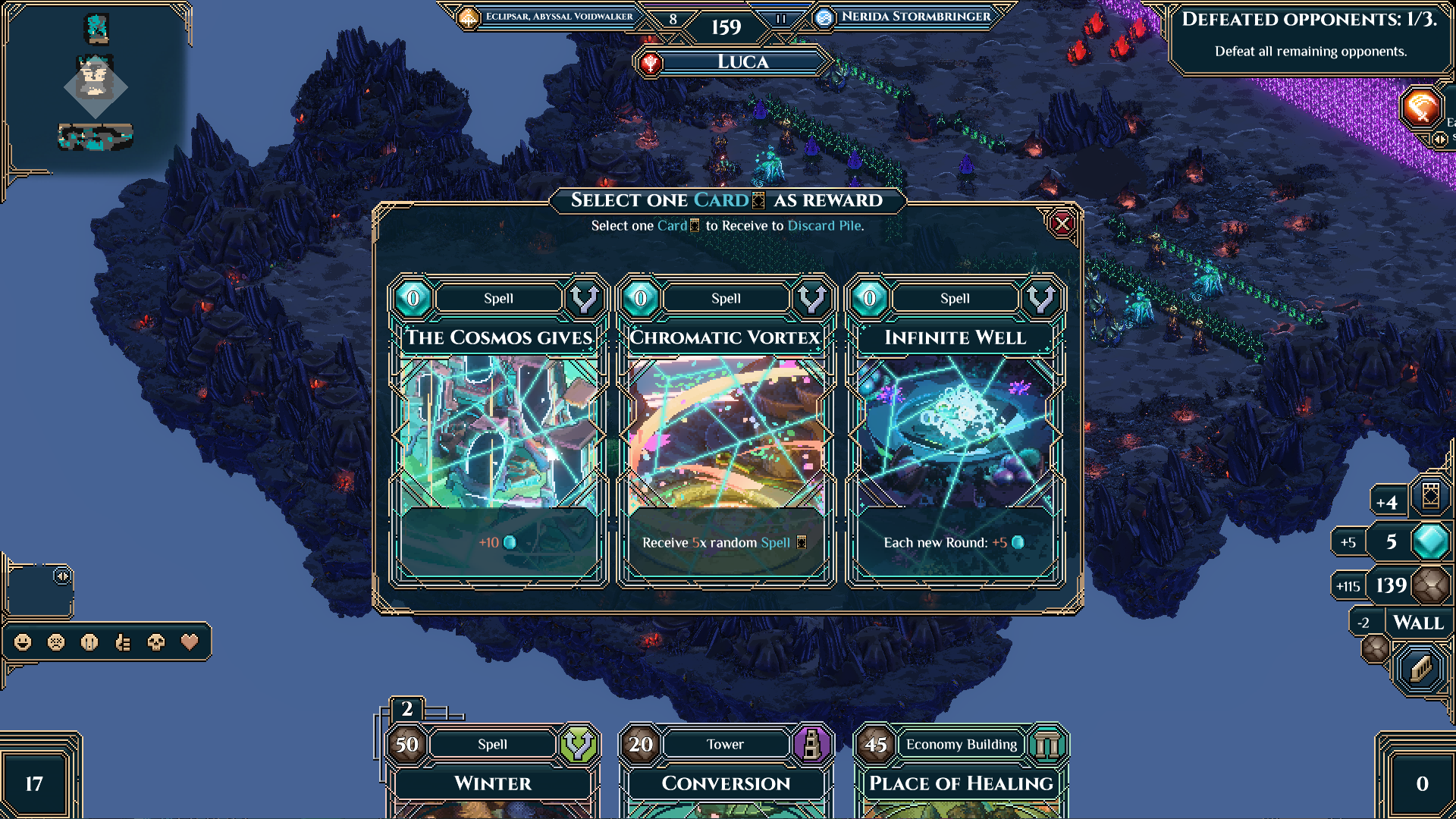1456x819 pixels.
Task: Close the card reward dialog
Action: 1061,222
